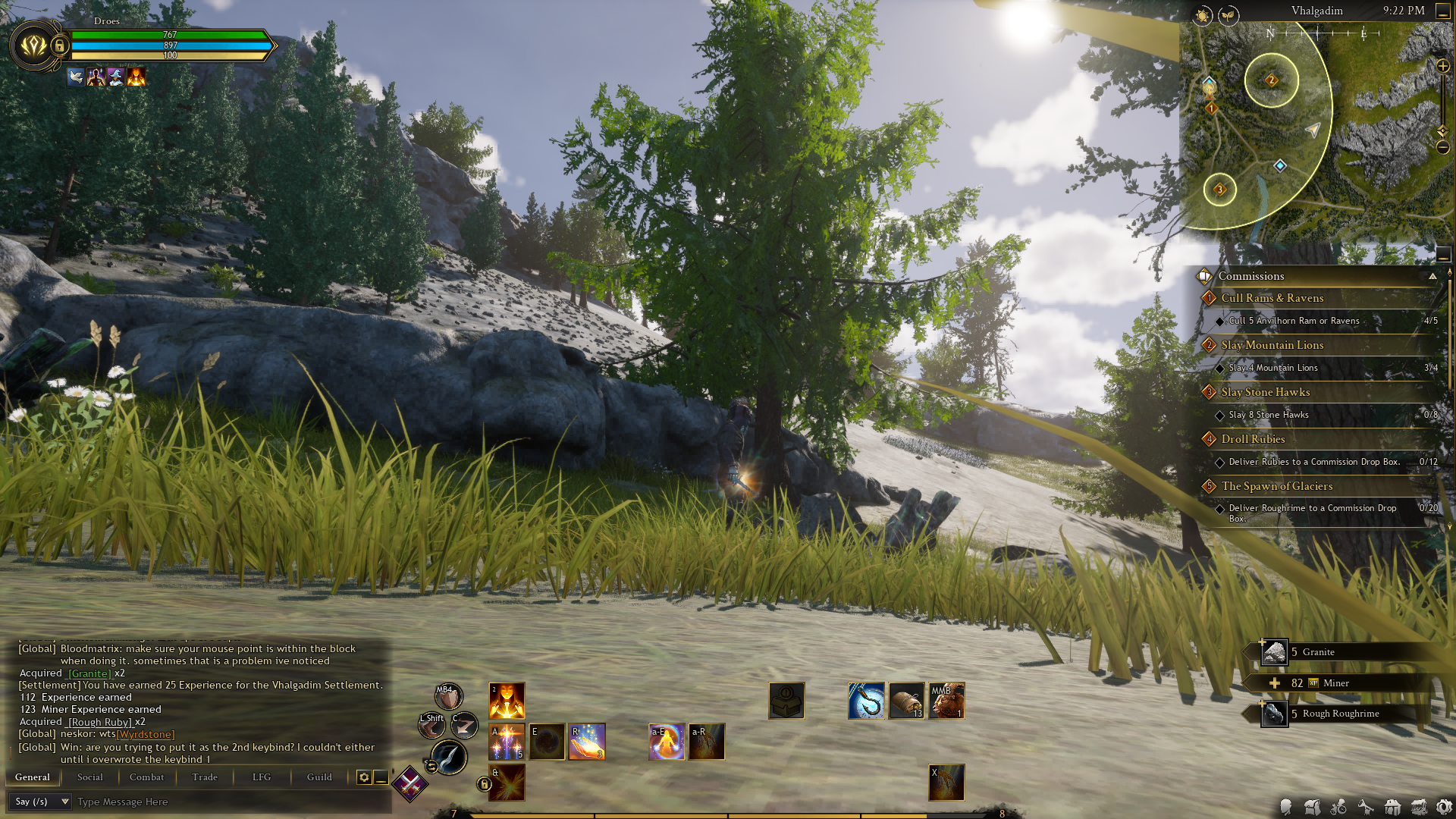The height and width of the screenshot is (819, 1456).
Task: Activate the fishing hook item slot
Action: click(866, 700)
